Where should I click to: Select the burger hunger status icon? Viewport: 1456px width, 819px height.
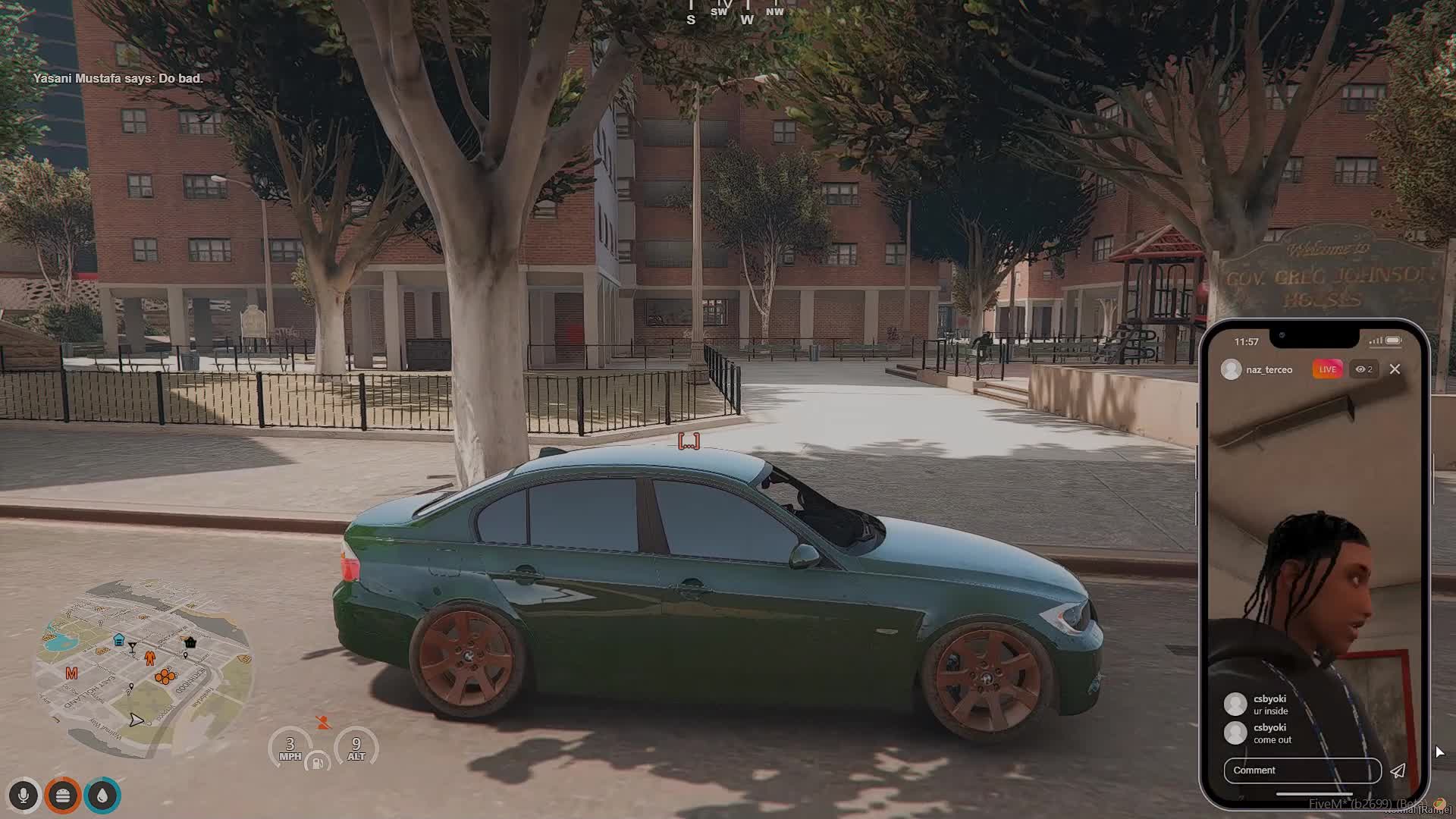pos(63,795)
